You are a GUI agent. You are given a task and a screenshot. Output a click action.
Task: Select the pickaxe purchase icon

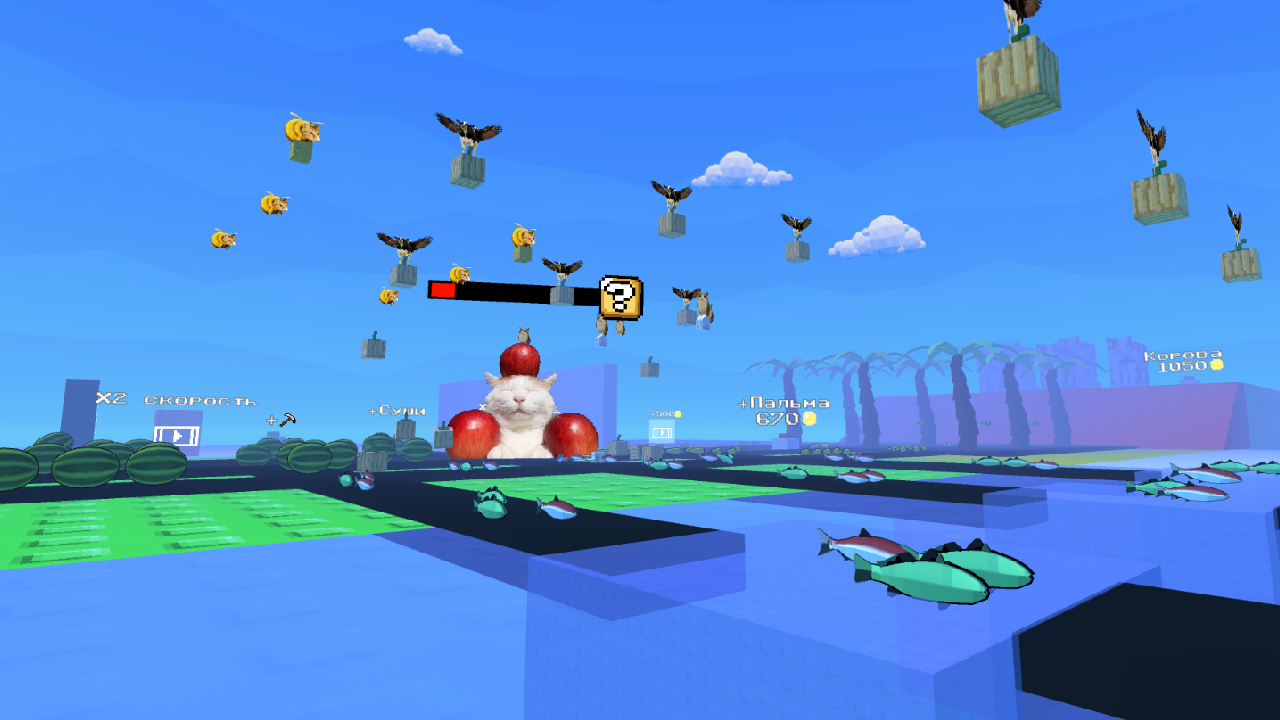tap(290, 420)
